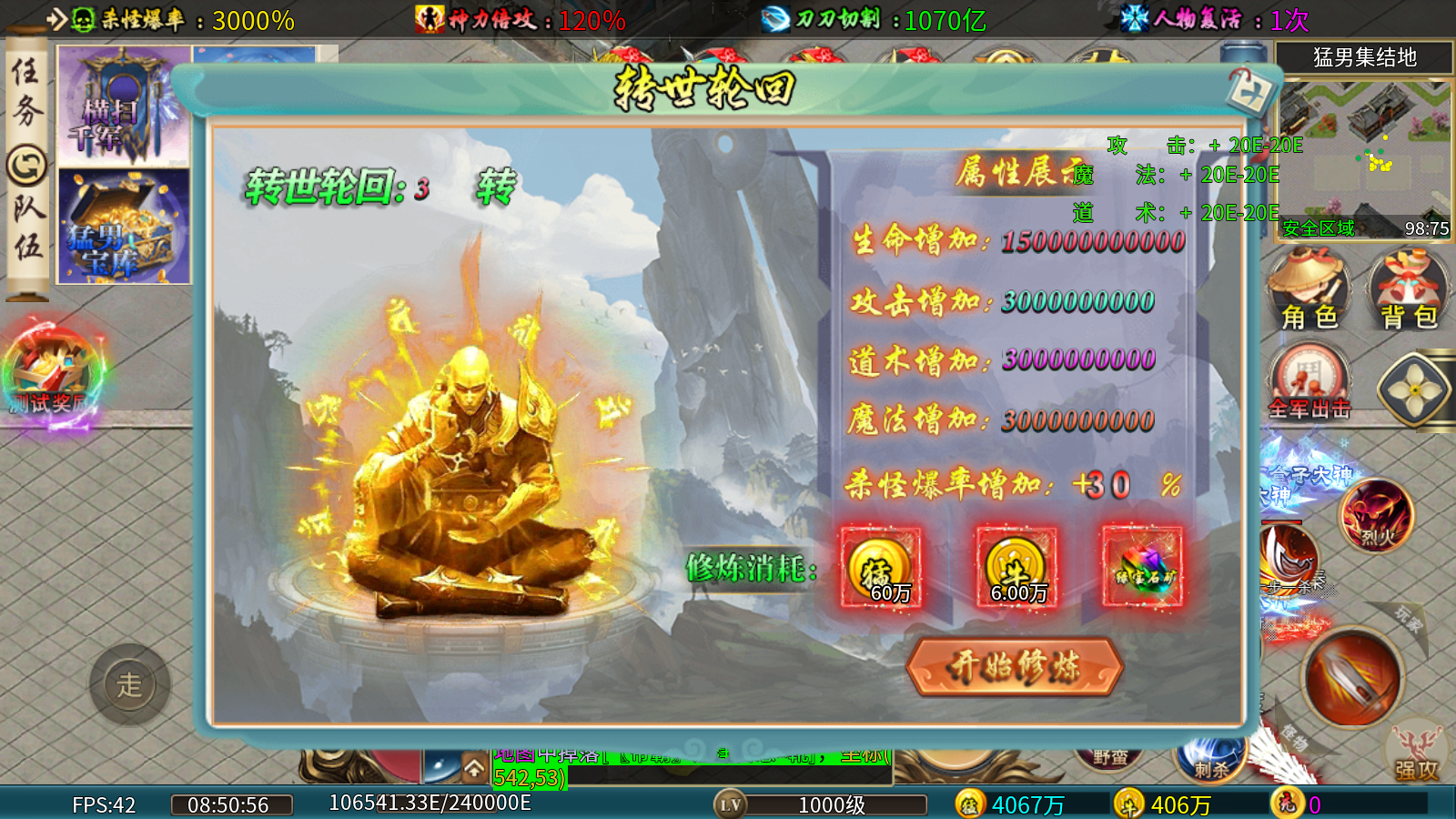
Task: Switch to the 队伍 team tab
Action: [x=26, y=227]
